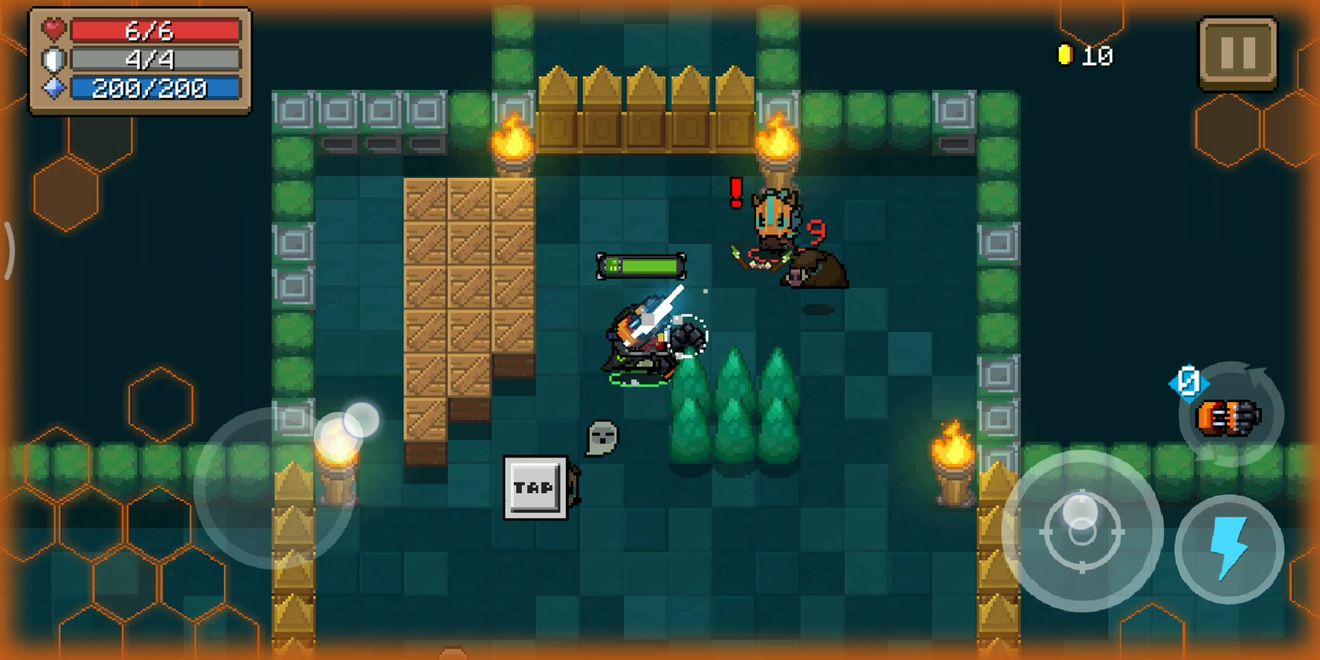Image resolution: width=1320 pixels, height=660 pixels.
Task: Switch weapon using the gauntlet icon
Action: click(x=1227, y=414)
